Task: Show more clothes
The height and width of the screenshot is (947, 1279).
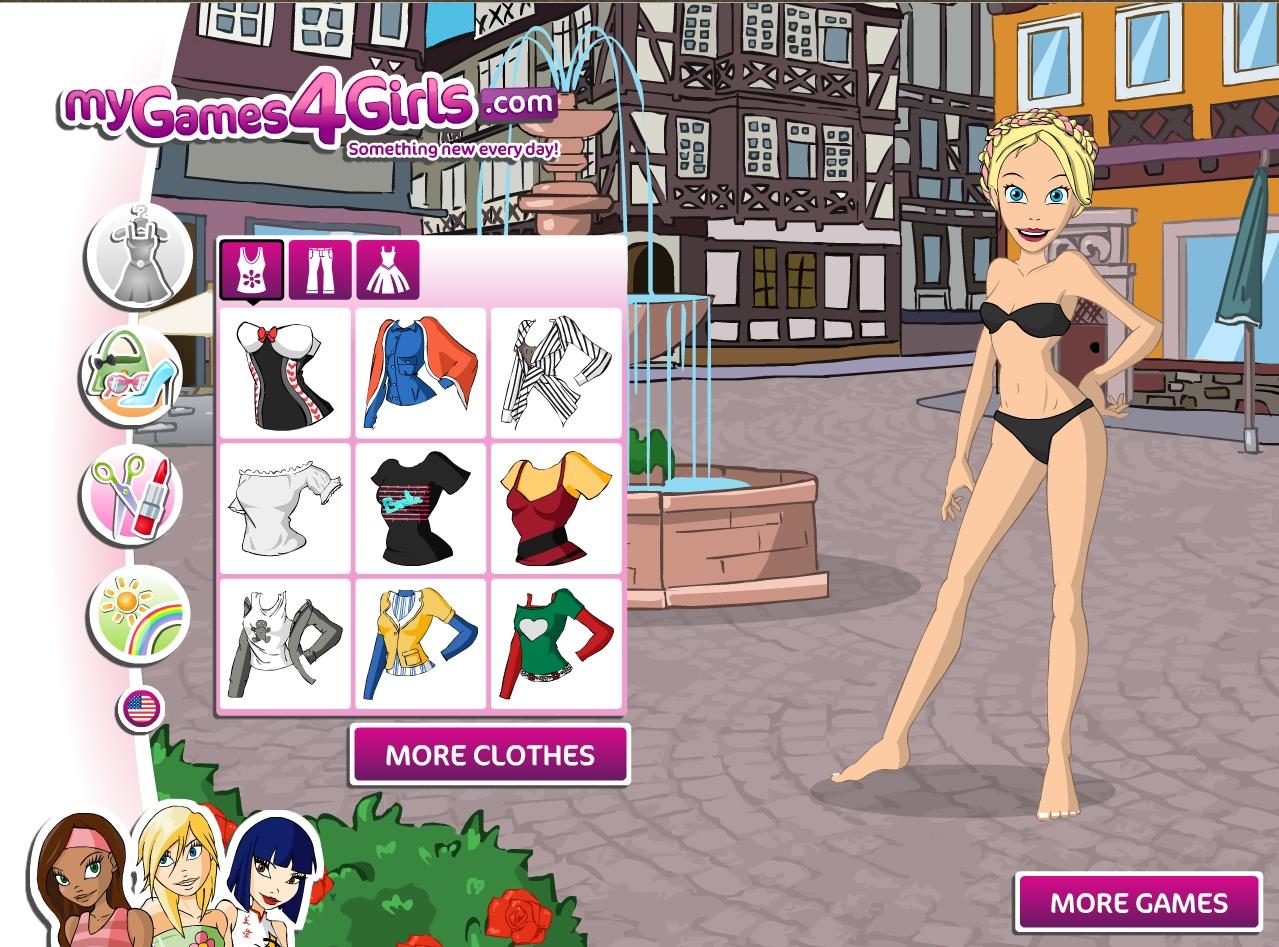Action: [x=490, y=755]
